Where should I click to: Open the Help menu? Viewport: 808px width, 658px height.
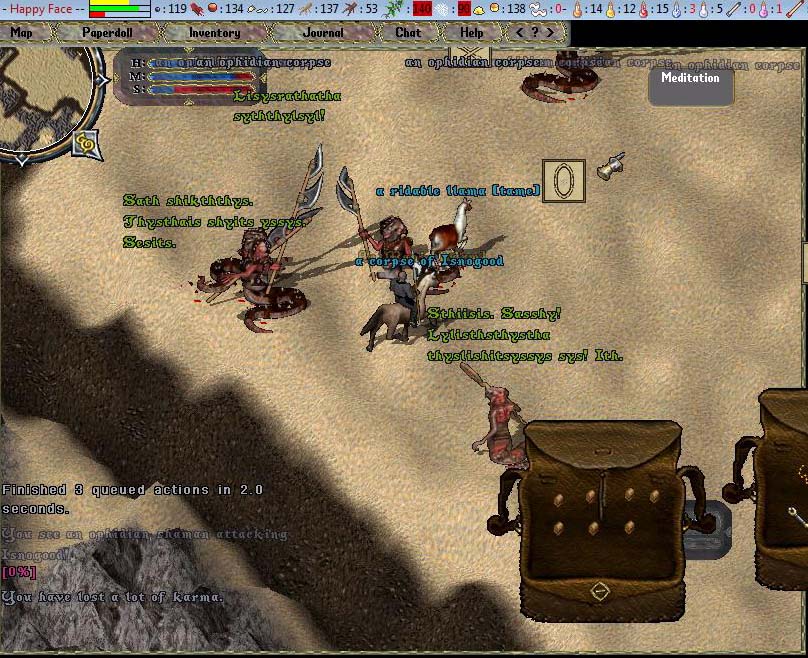pyautogui.click(x=472, y=32)
